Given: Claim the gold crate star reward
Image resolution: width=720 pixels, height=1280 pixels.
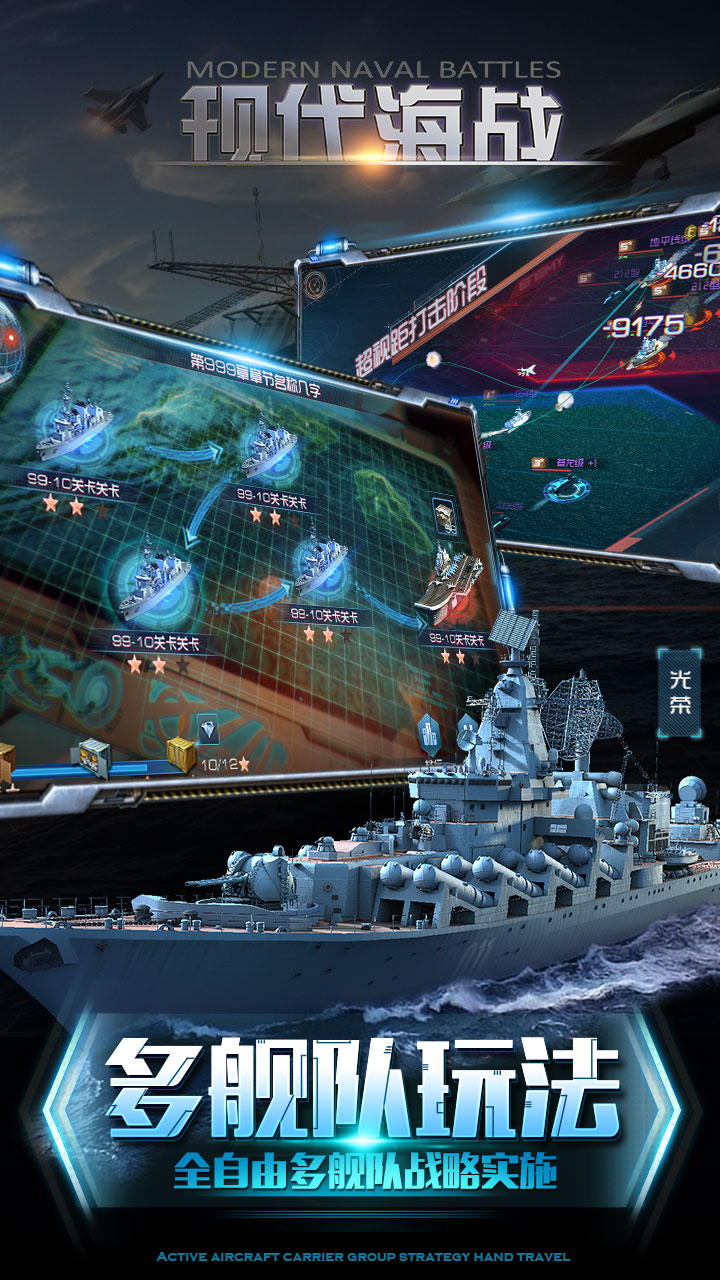Looking at the screenshot, I should pyautogui.click(x=181, y=755).
